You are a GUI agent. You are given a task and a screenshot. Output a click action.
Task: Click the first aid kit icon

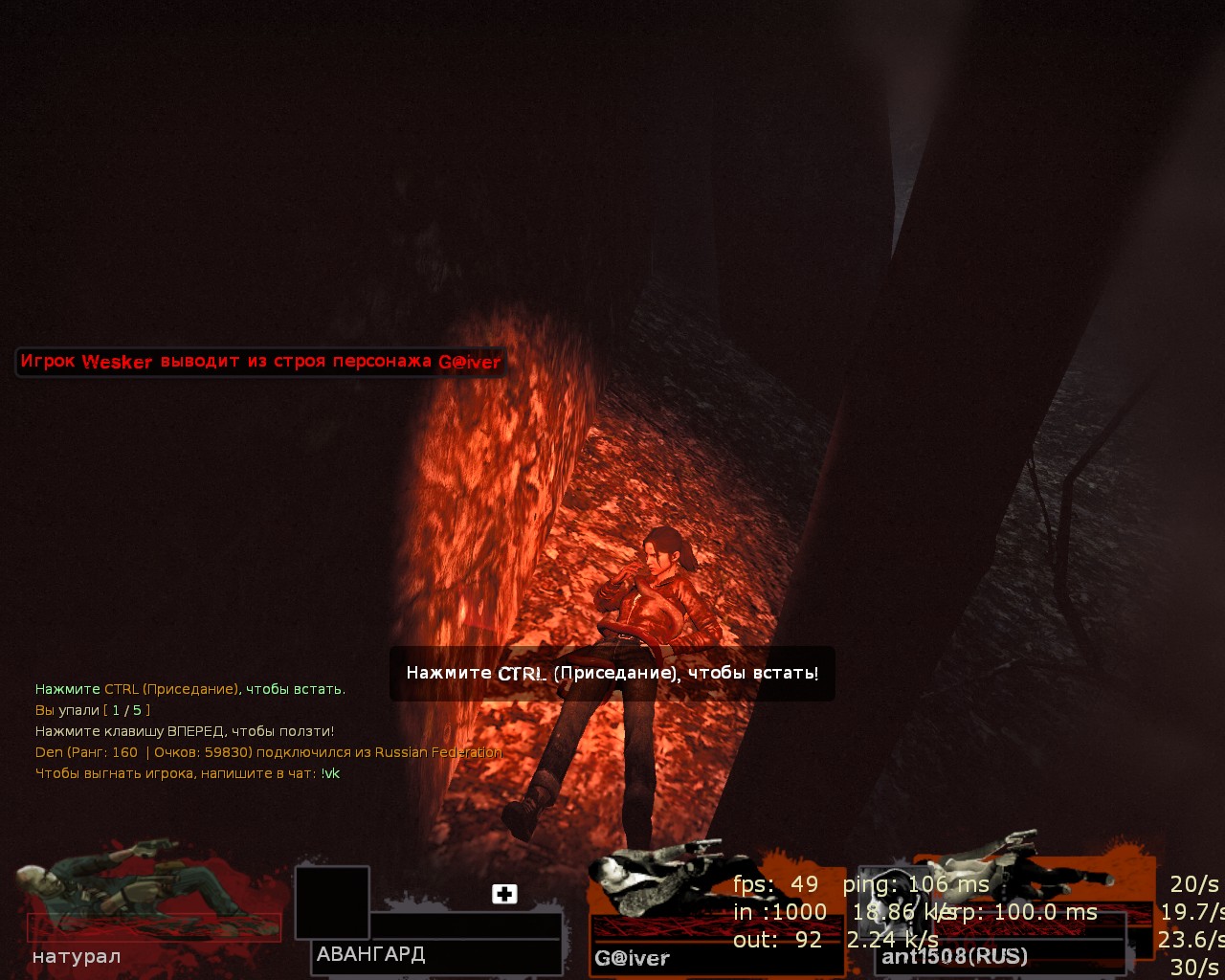click(504, 894)
